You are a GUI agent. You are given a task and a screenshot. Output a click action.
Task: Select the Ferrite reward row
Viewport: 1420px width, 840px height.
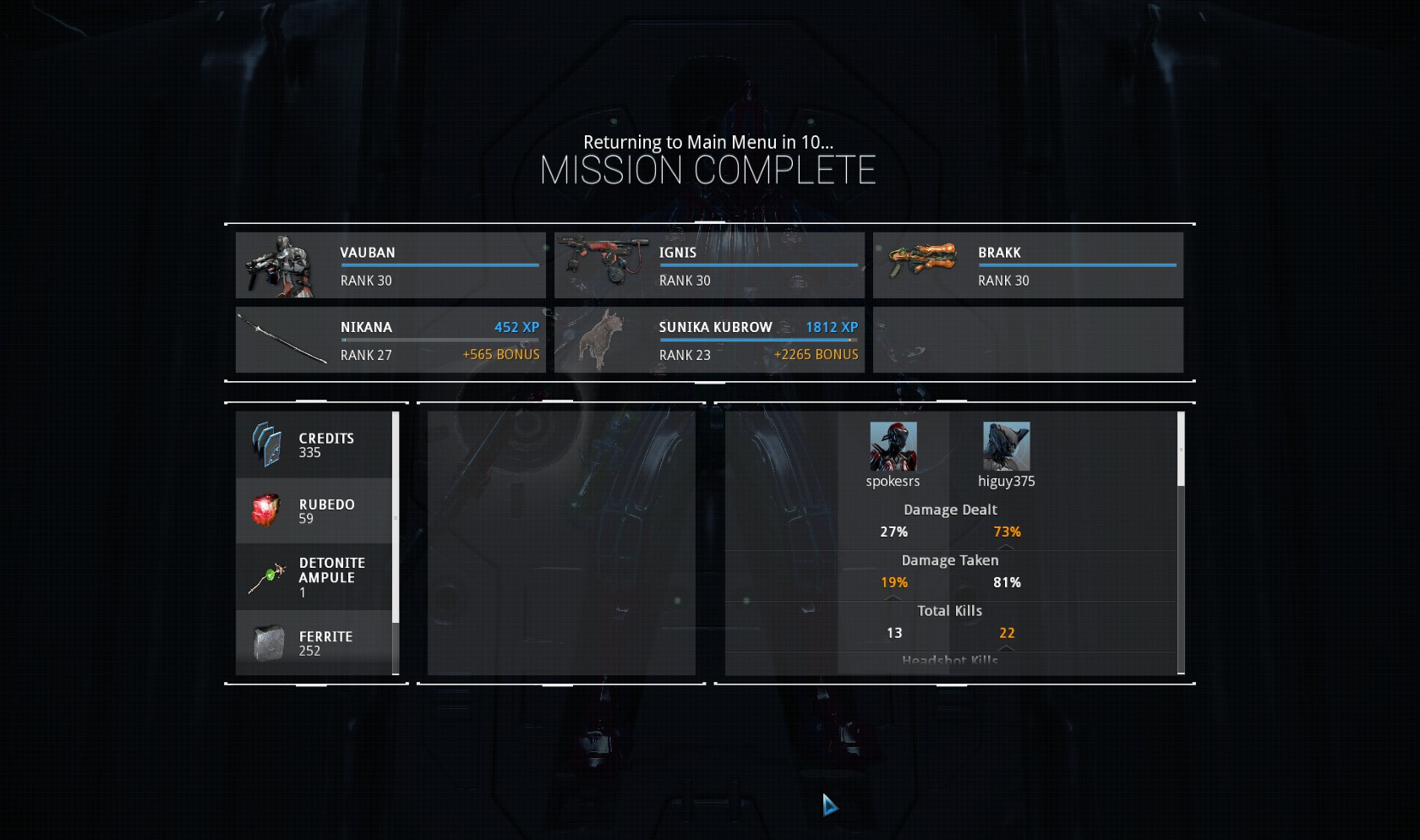(x=314, y=642)
